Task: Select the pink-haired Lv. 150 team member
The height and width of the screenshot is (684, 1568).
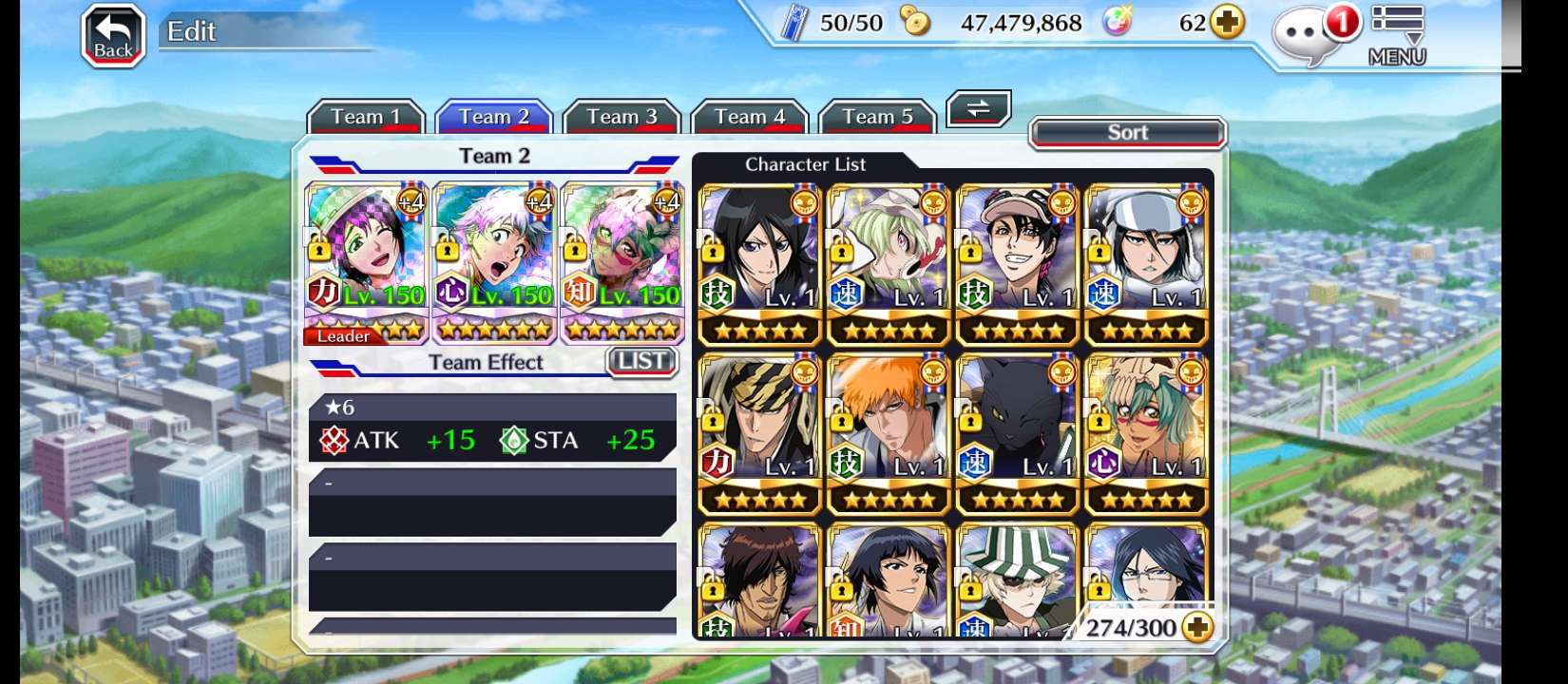Action: [622, 263]
